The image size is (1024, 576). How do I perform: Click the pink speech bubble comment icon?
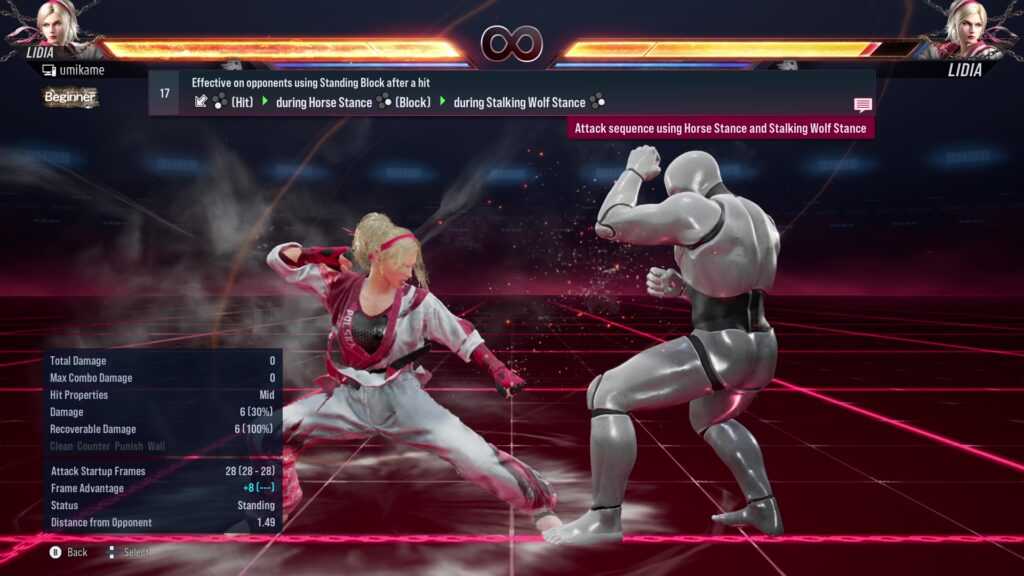click(862, 104)
